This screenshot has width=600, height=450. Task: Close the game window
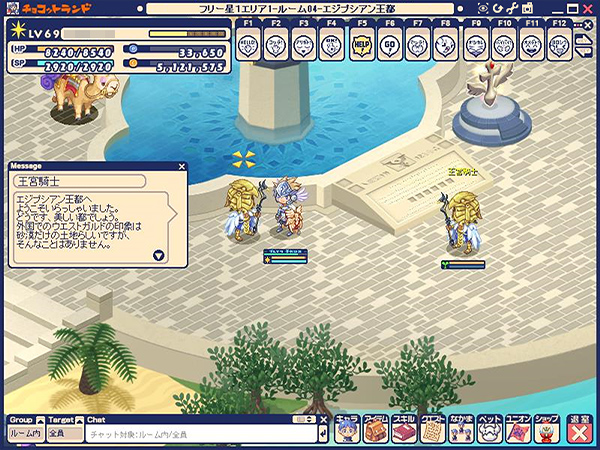point(585,8)
